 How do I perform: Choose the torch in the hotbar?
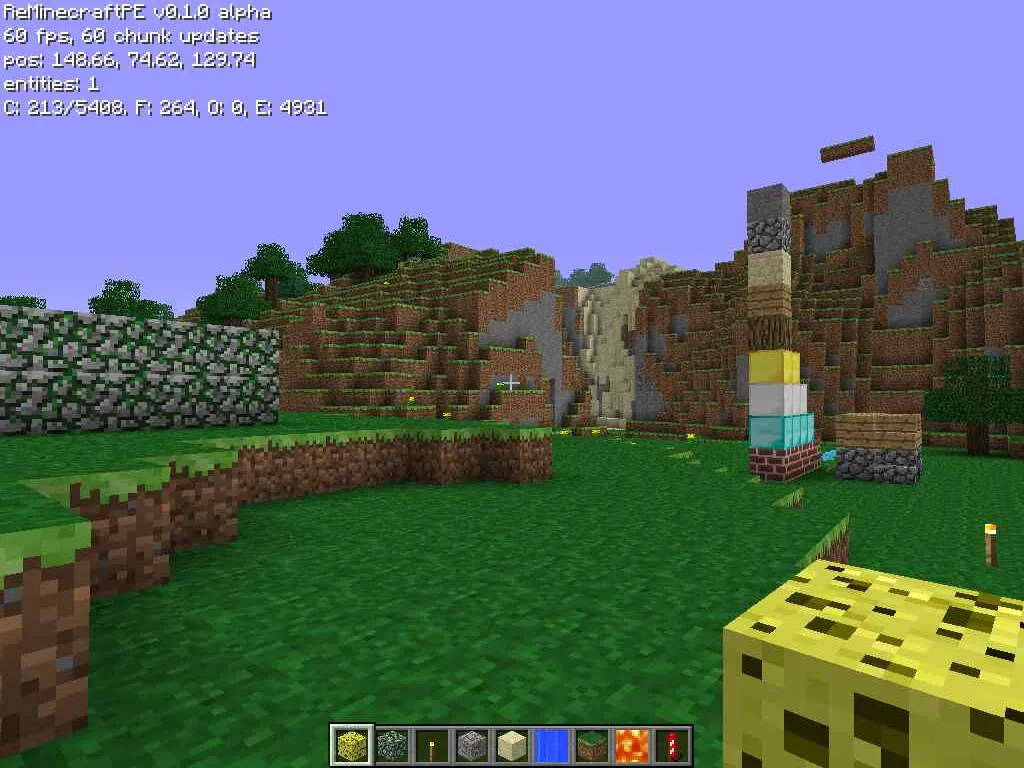[x=432, y=745]
